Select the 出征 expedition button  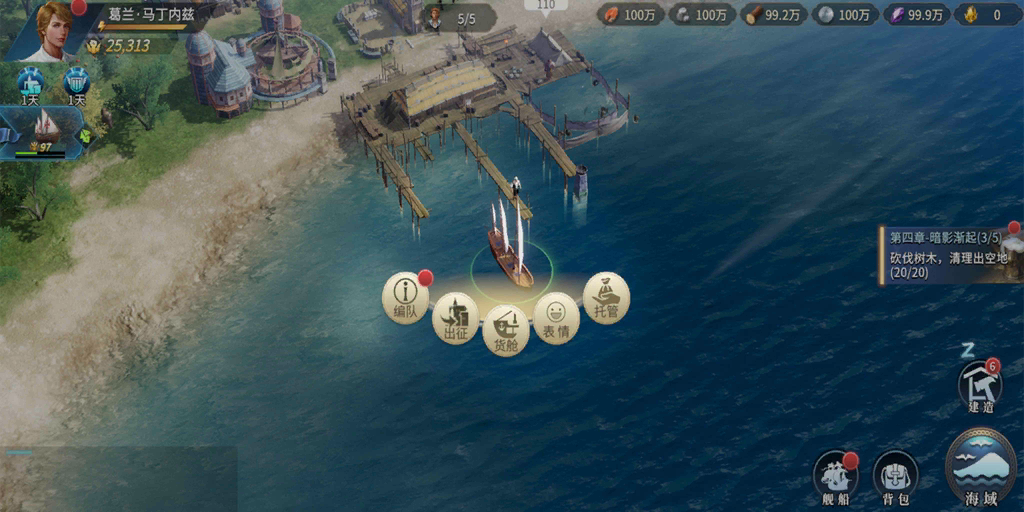click(x=456, y=318)
